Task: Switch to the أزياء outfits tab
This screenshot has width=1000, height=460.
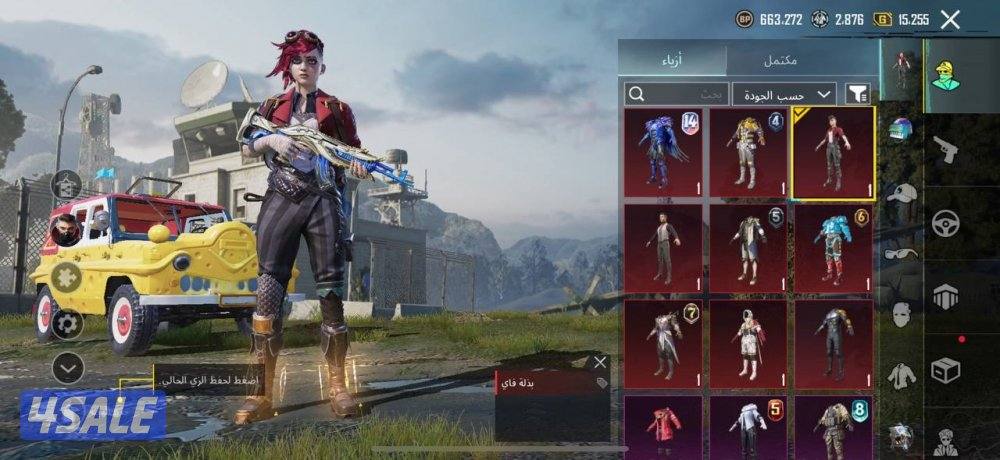Action: (x=671, y=59)
